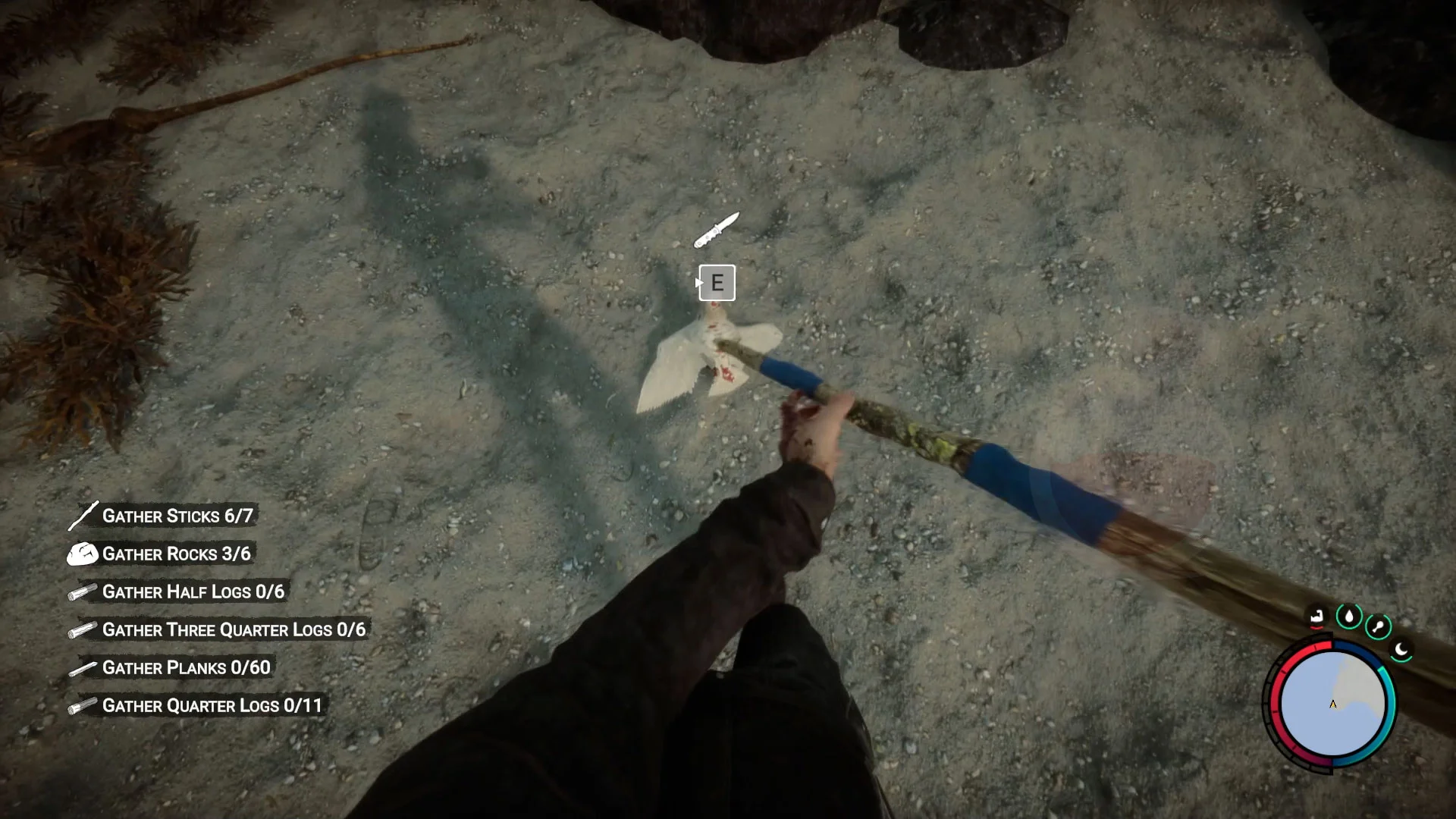Open the circular GPS minimap
The width and height of the screenshot is (1456, 819).
tap(1332, 704)
